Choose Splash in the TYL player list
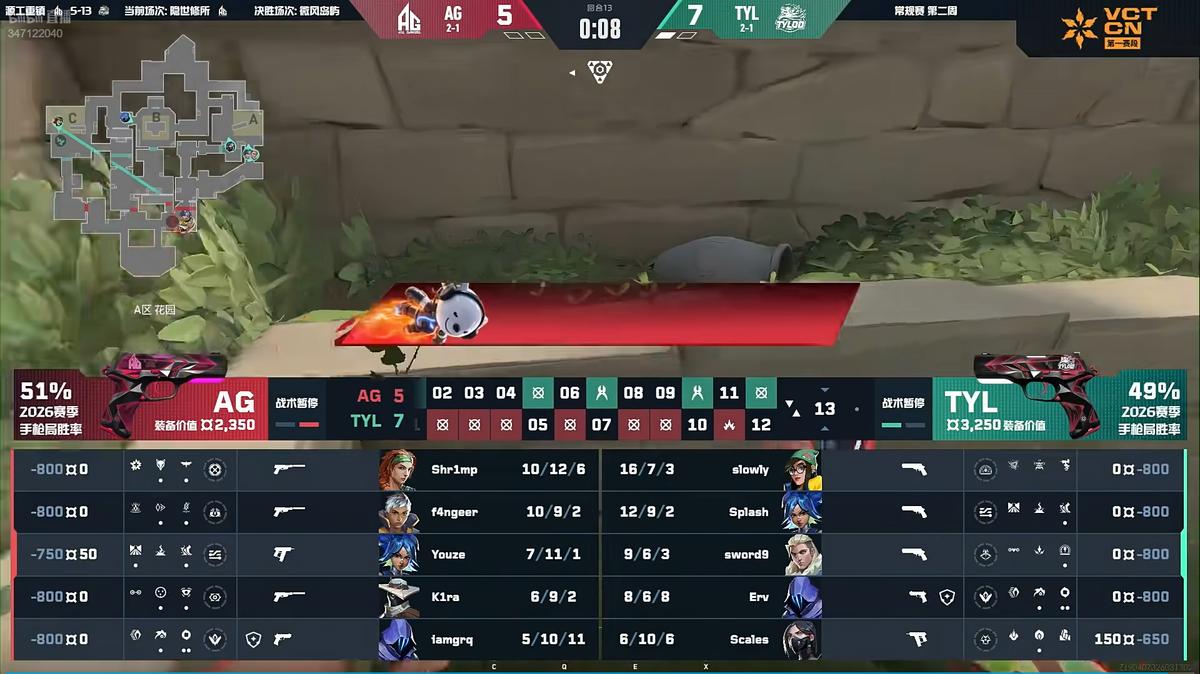Image resolution: width=1200 pixels, height=674 pixels. [x=750, y=512]
